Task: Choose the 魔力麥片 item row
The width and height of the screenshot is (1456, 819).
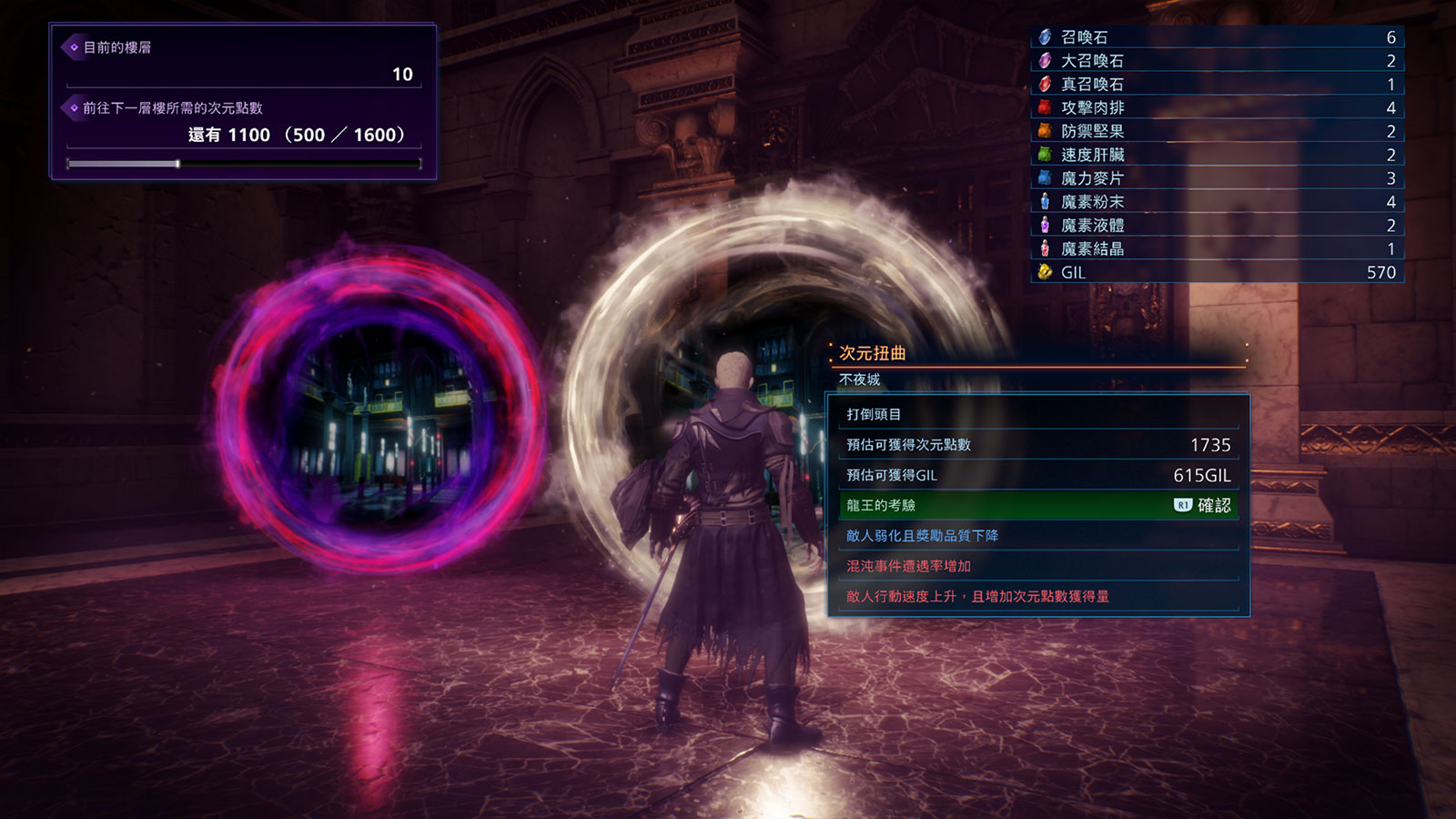Action: pyautogui.click(x=1217, y=178)
